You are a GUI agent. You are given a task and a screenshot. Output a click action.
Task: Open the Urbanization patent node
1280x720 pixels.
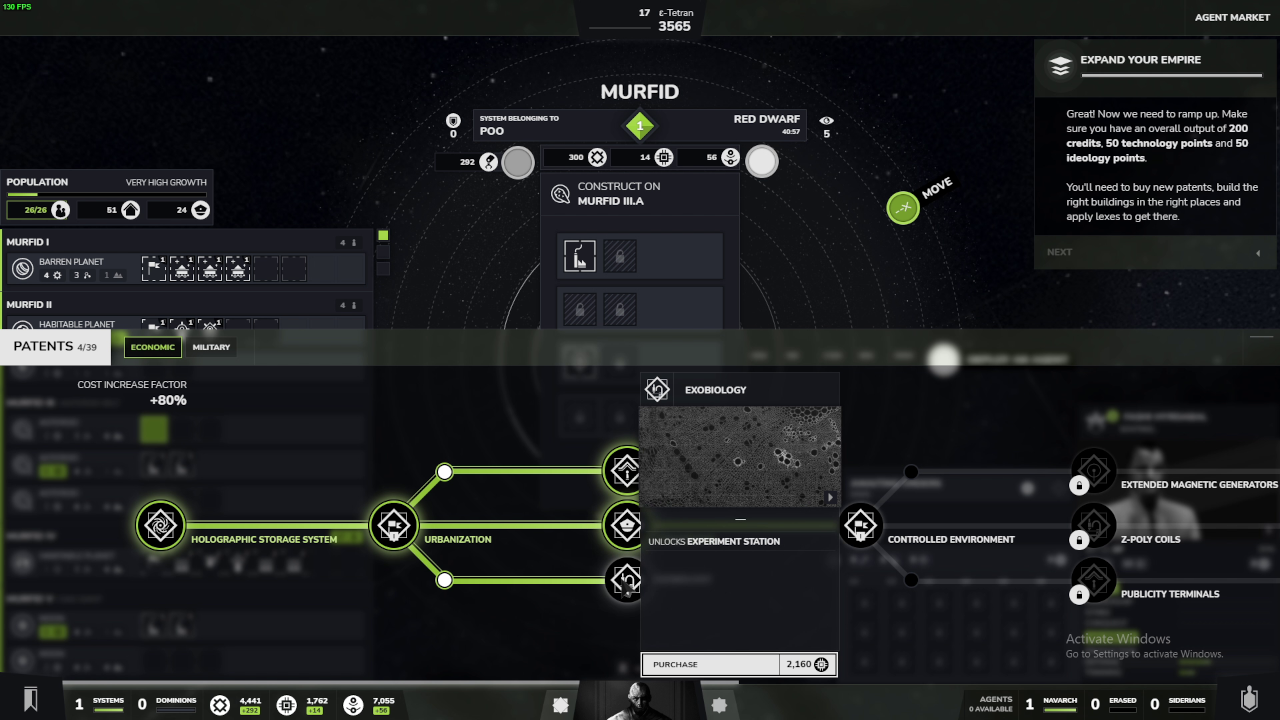pyautogui.click(x=393, y=525)
